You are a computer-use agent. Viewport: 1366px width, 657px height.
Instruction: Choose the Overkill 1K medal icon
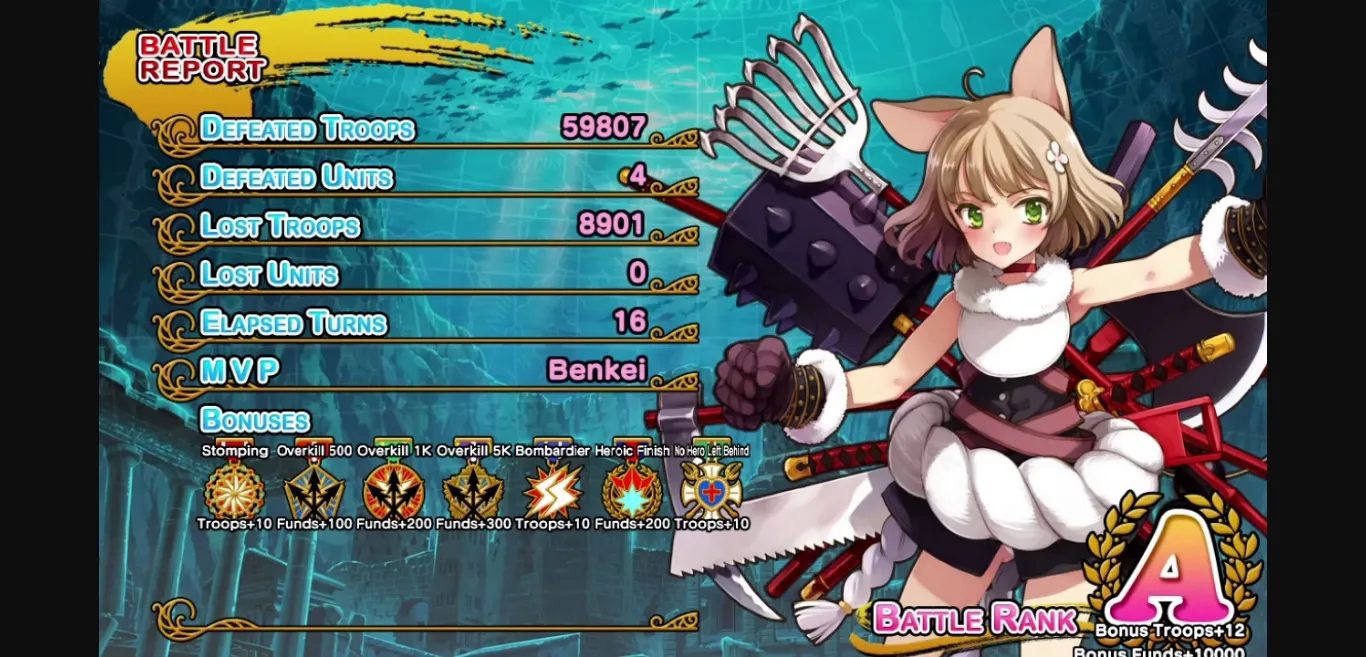click(x=394, y=490)
